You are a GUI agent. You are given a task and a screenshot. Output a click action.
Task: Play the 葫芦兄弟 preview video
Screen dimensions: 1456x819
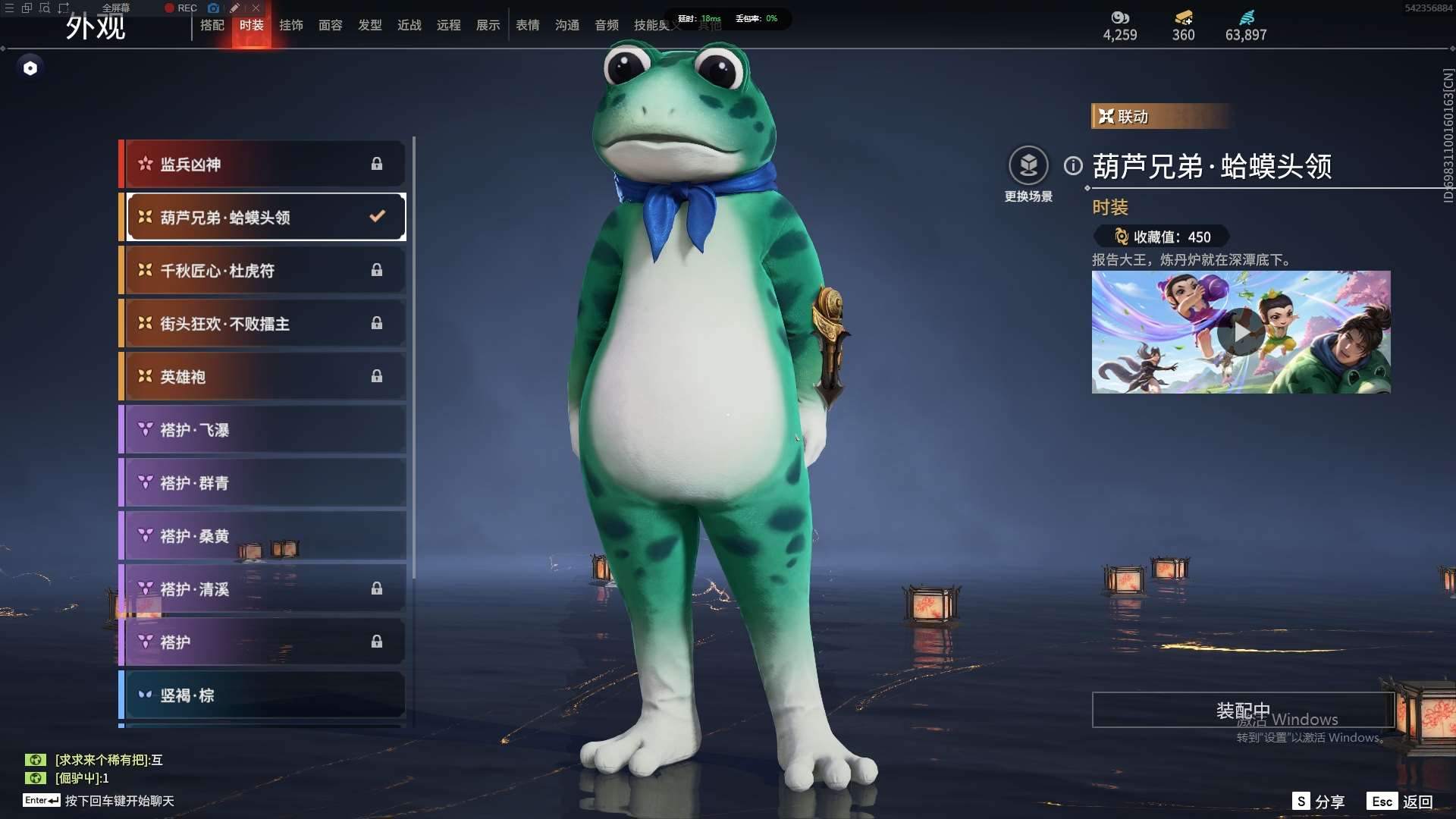point(1241,332)
